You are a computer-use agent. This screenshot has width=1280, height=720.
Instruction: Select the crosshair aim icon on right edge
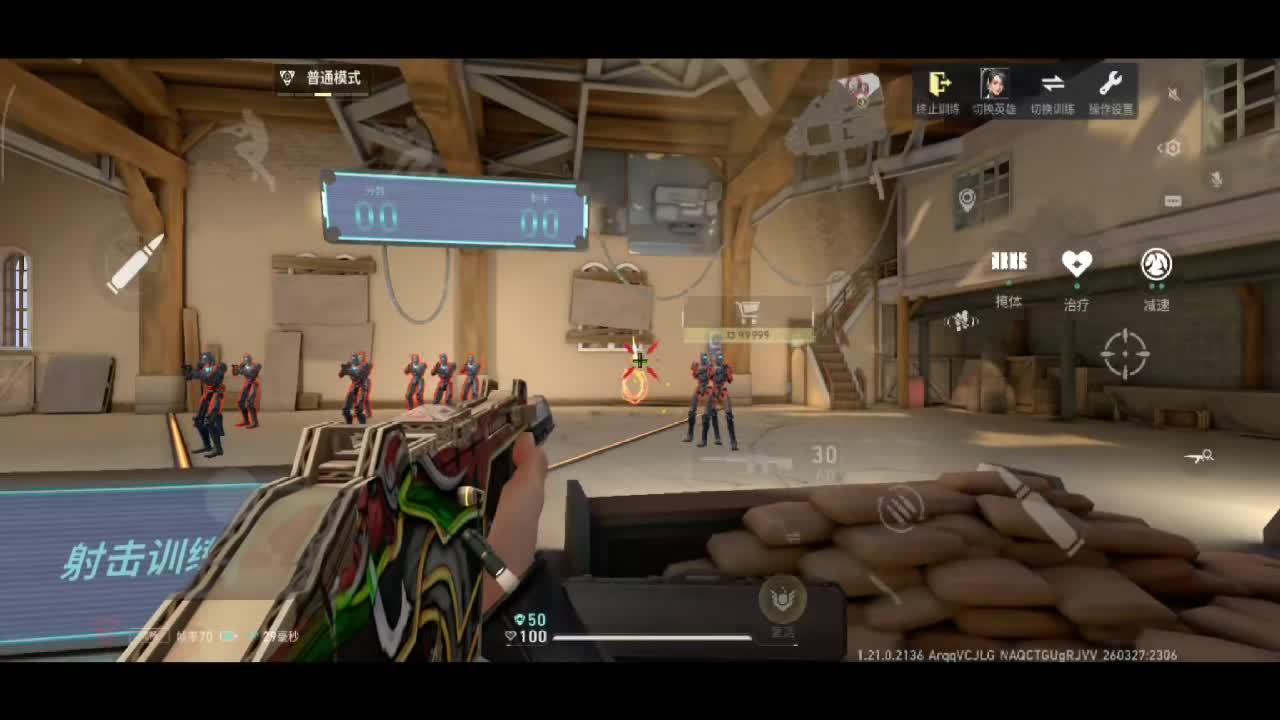1126,354
